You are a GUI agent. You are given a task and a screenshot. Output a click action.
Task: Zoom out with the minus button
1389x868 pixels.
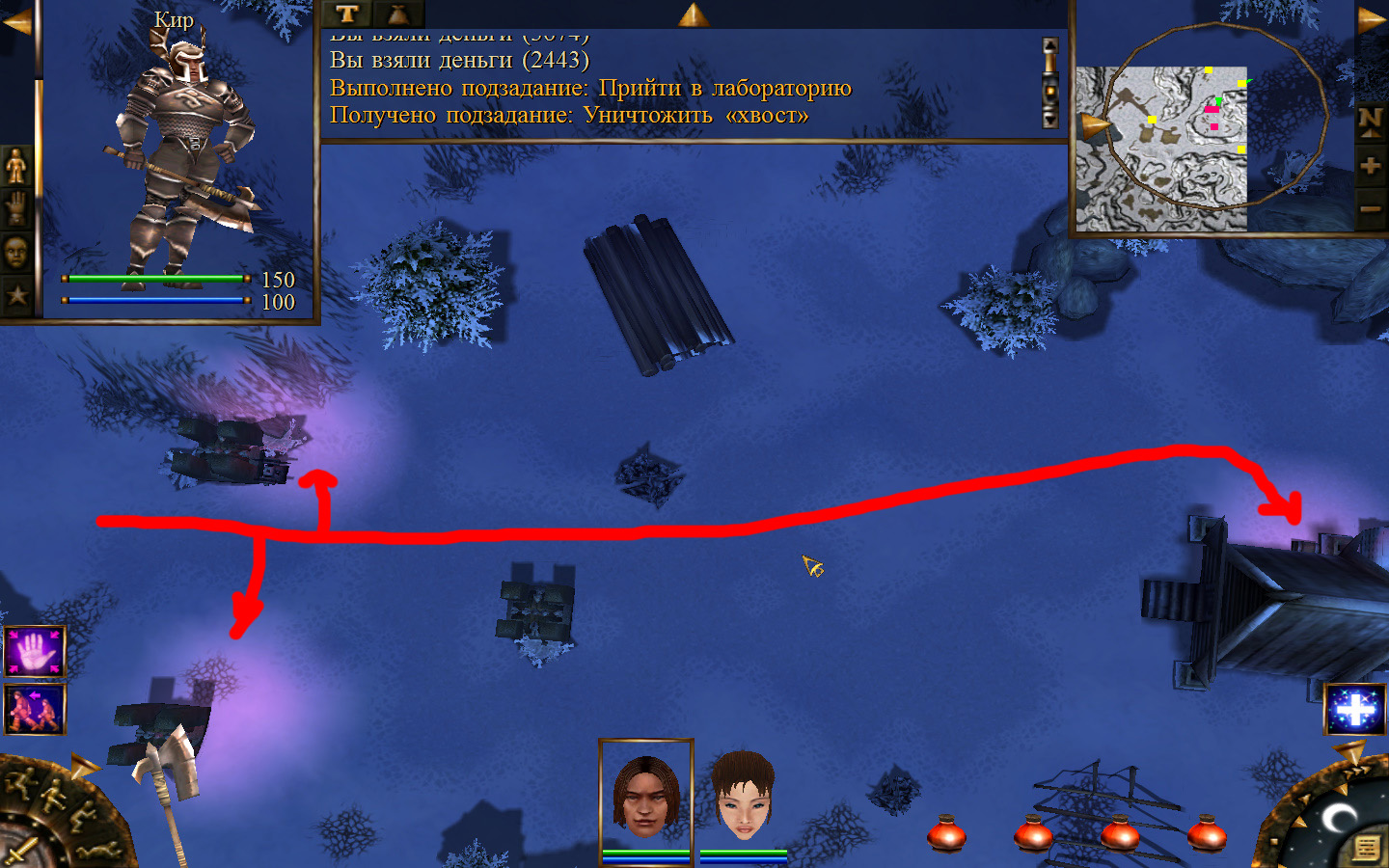pos(1371,208)
